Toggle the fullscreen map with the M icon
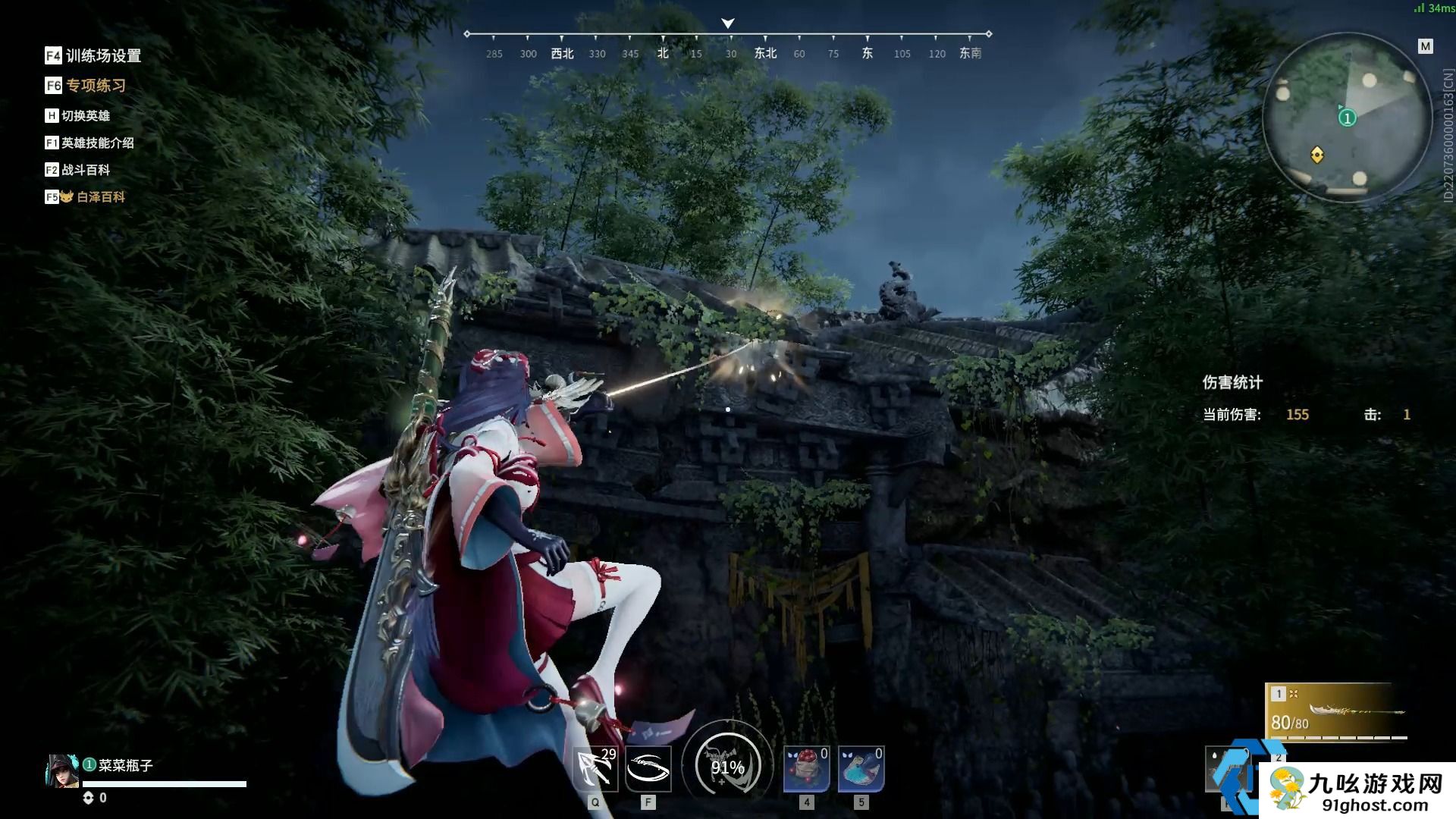 (x=1424, y=45)
